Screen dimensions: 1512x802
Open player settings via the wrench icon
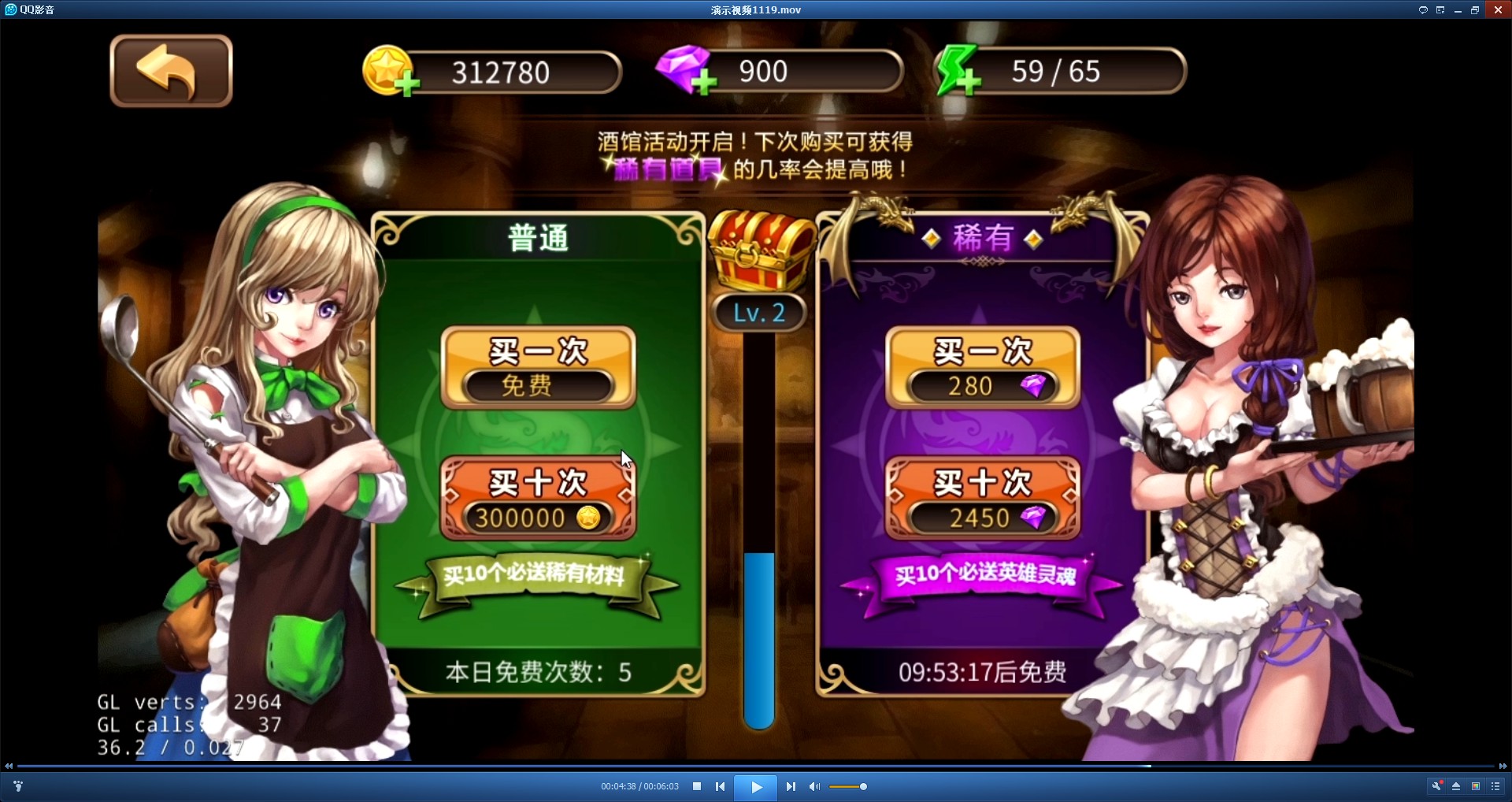click(x=1437, y=785)
